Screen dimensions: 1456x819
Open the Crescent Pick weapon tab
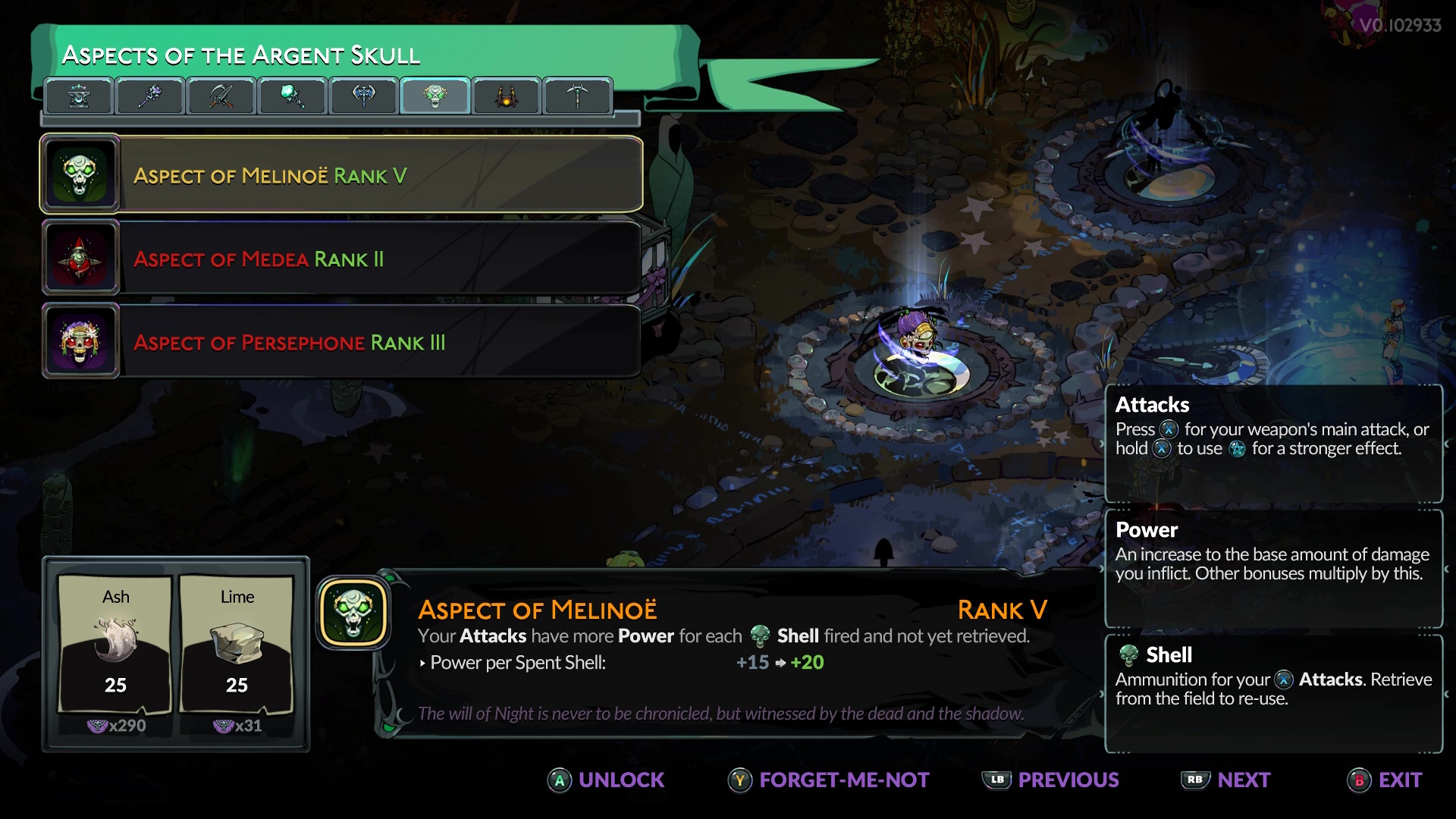point(577,96)
